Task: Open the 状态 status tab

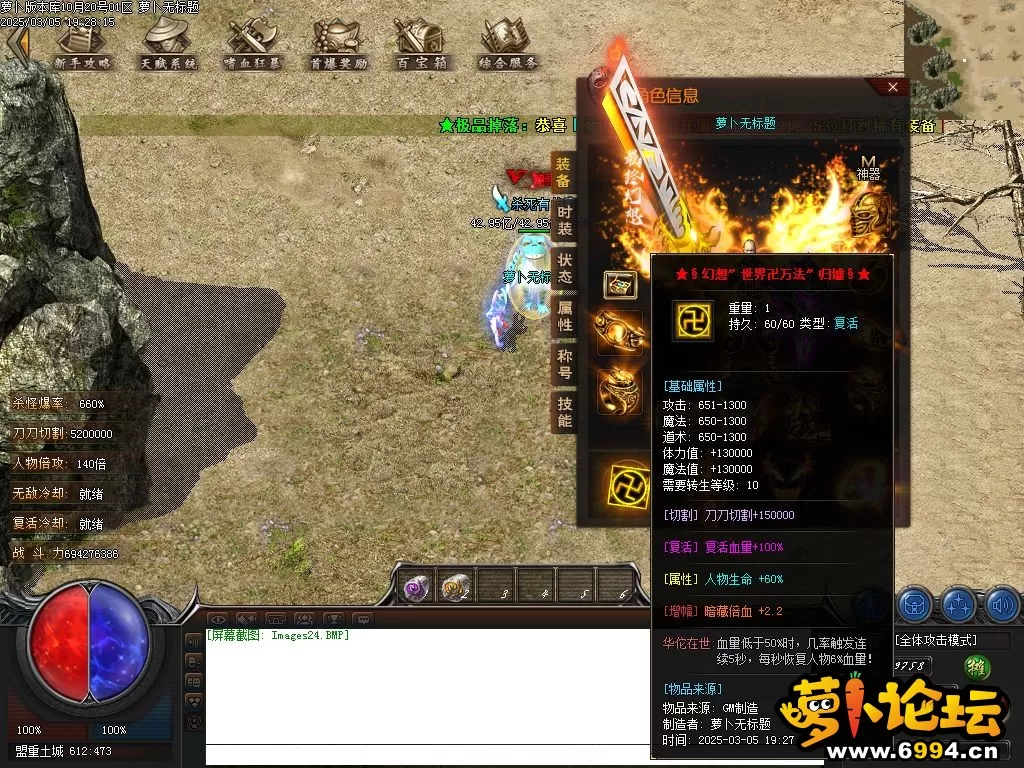Action: click(564, 268)
